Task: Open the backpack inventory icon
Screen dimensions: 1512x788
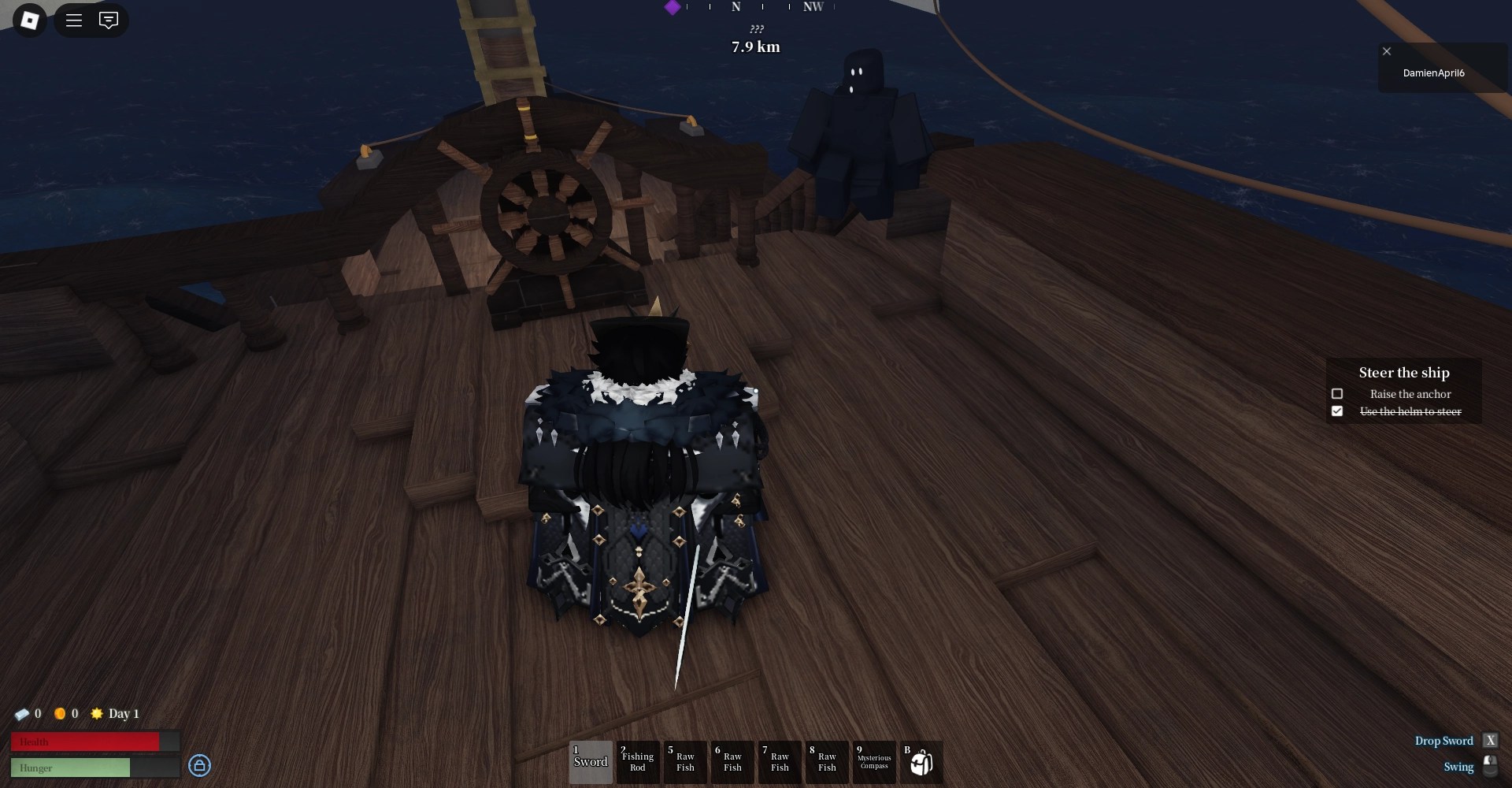Action: (921, 762)
